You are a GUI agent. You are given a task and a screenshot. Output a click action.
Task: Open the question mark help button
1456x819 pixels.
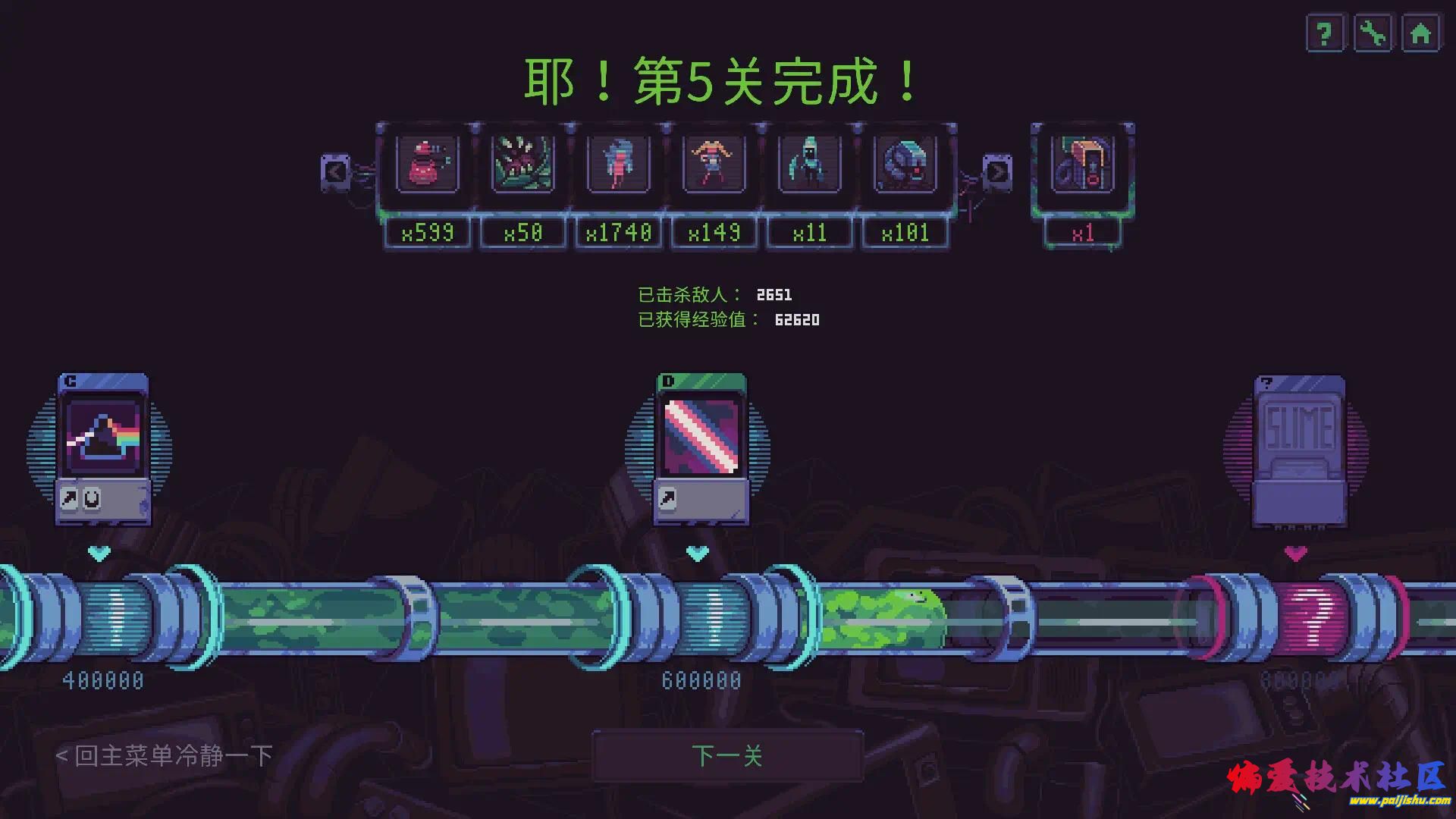click(1324, 34)
